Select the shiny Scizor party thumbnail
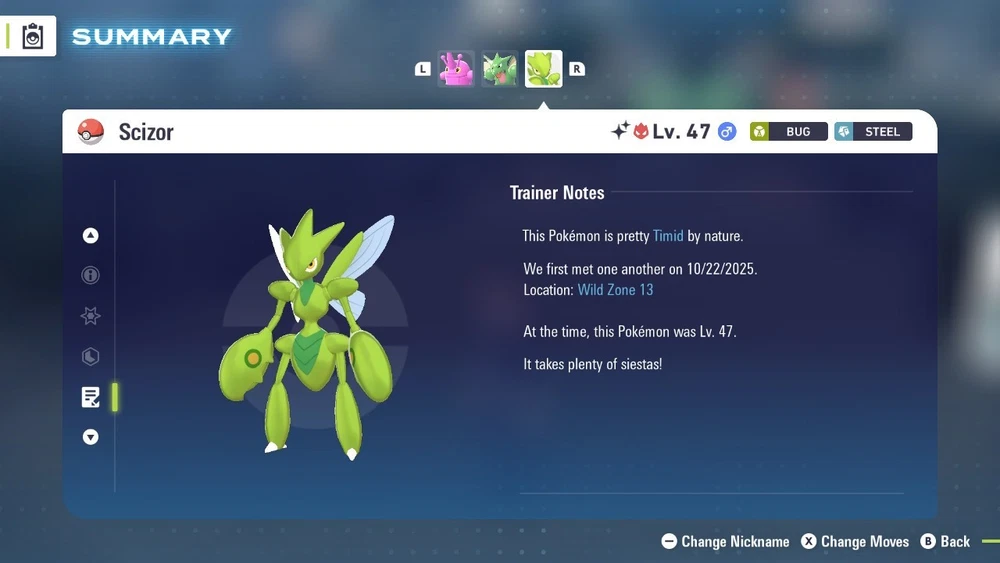1000x563 pixels. coord(544,69)
